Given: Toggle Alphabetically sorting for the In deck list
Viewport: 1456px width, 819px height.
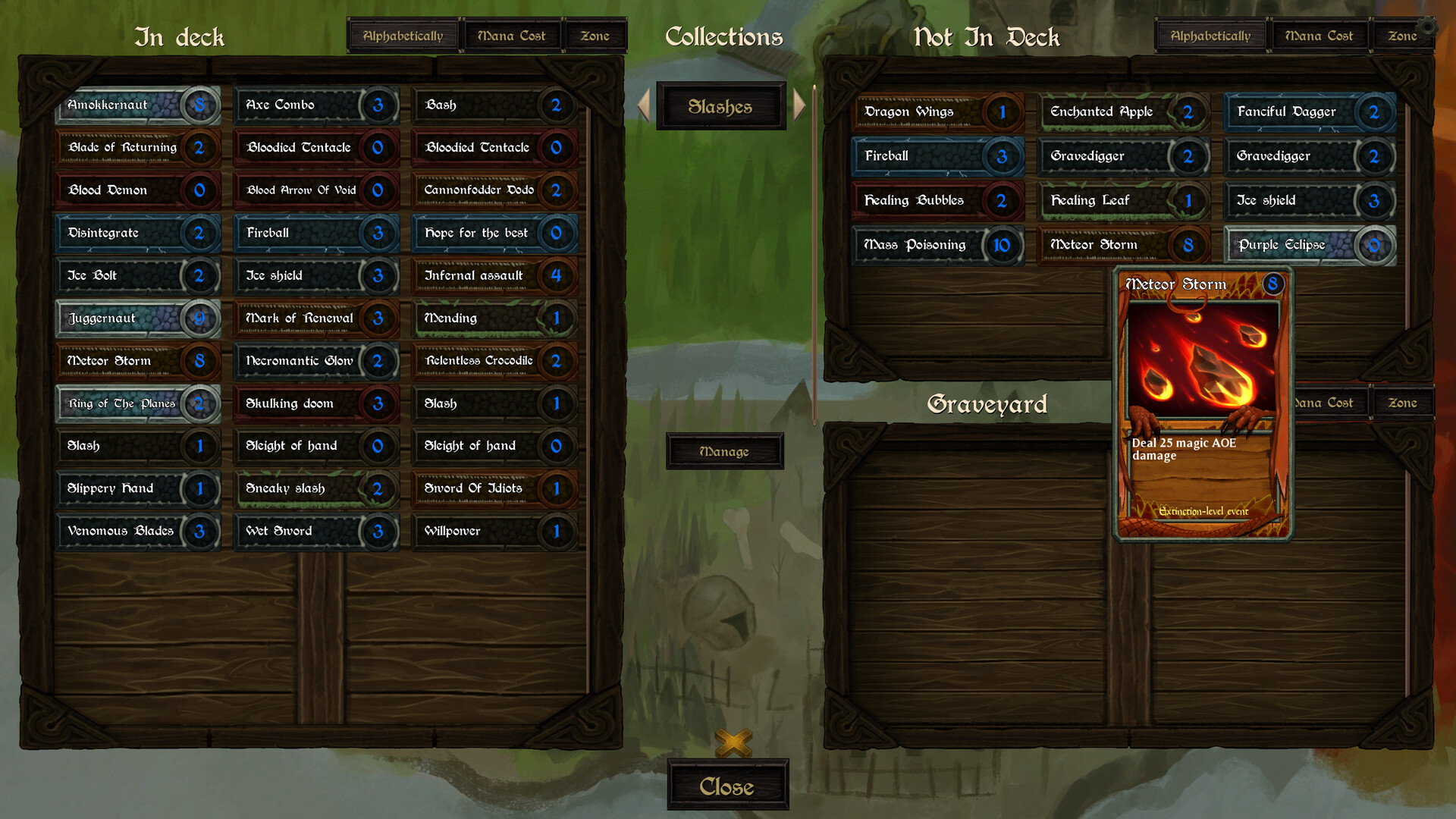Looking at the screenshot, I should pyautogui.click(x=403, y=35).
